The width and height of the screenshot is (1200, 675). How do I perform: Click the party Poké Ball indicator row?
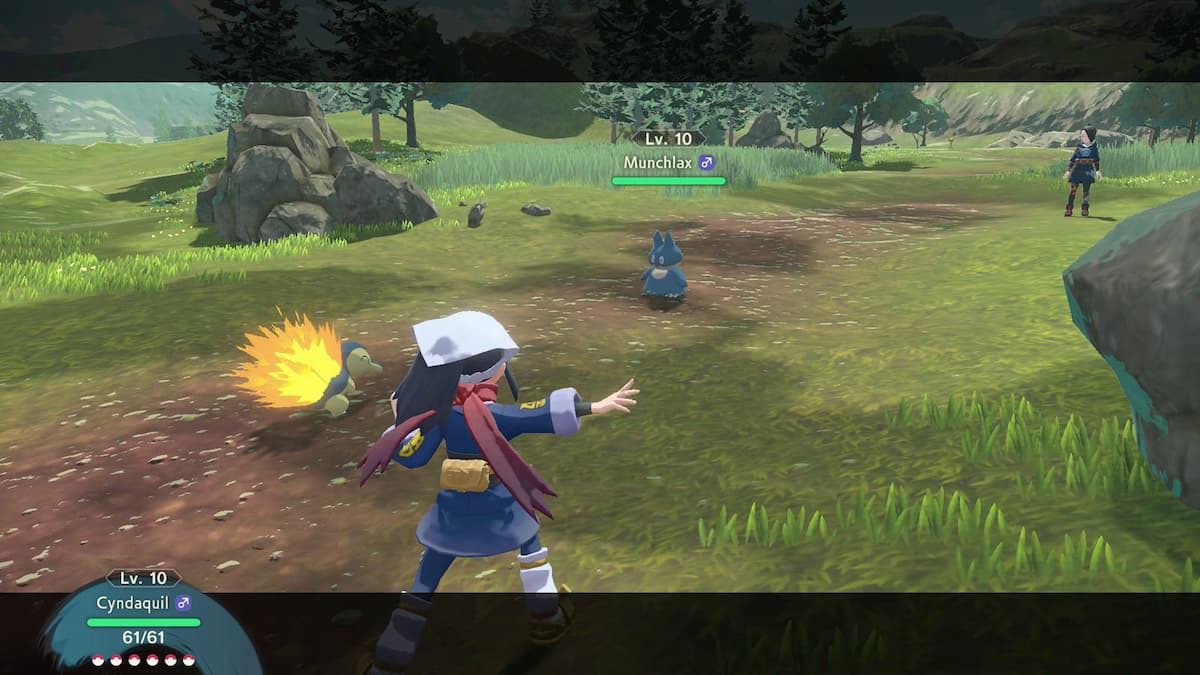142,660
